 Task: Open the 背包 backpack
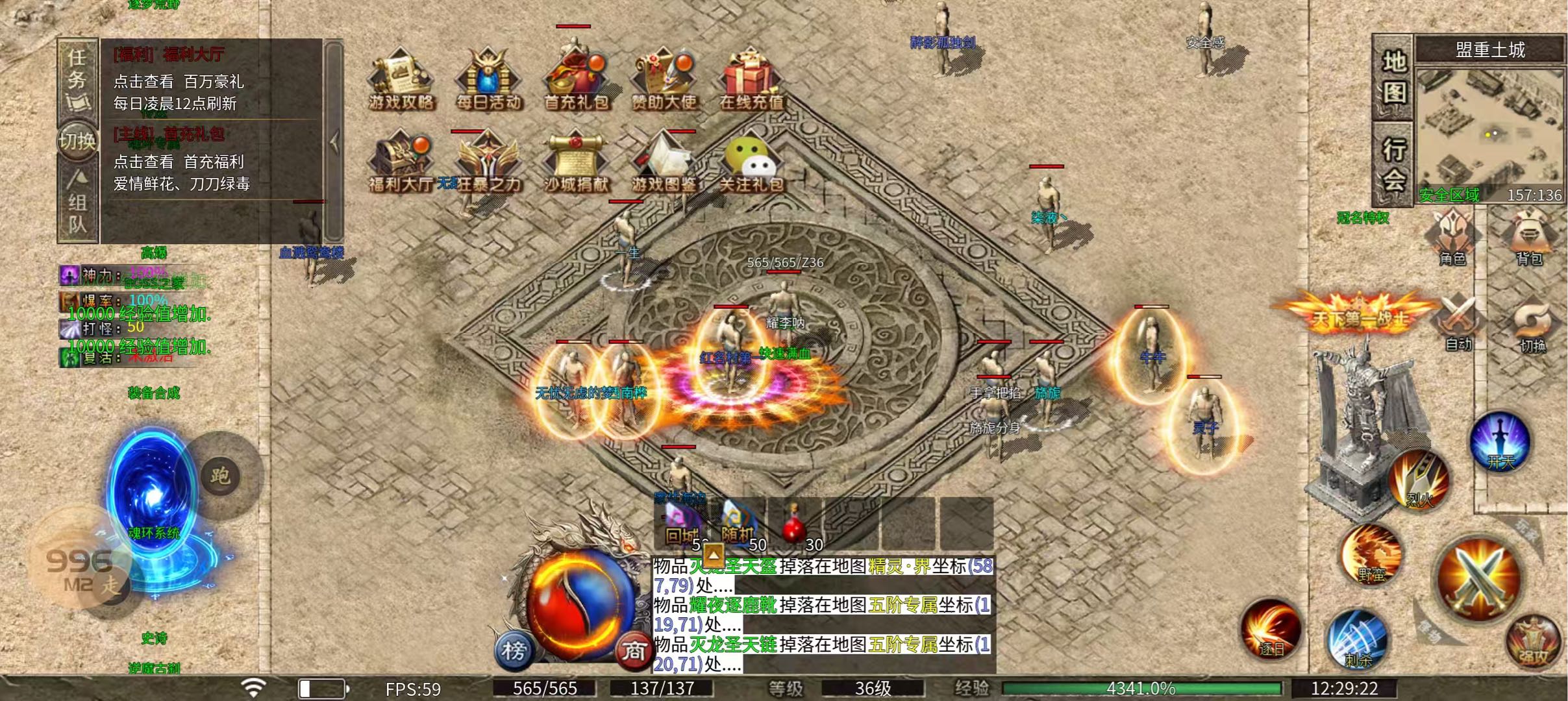tap(1530, 237)
